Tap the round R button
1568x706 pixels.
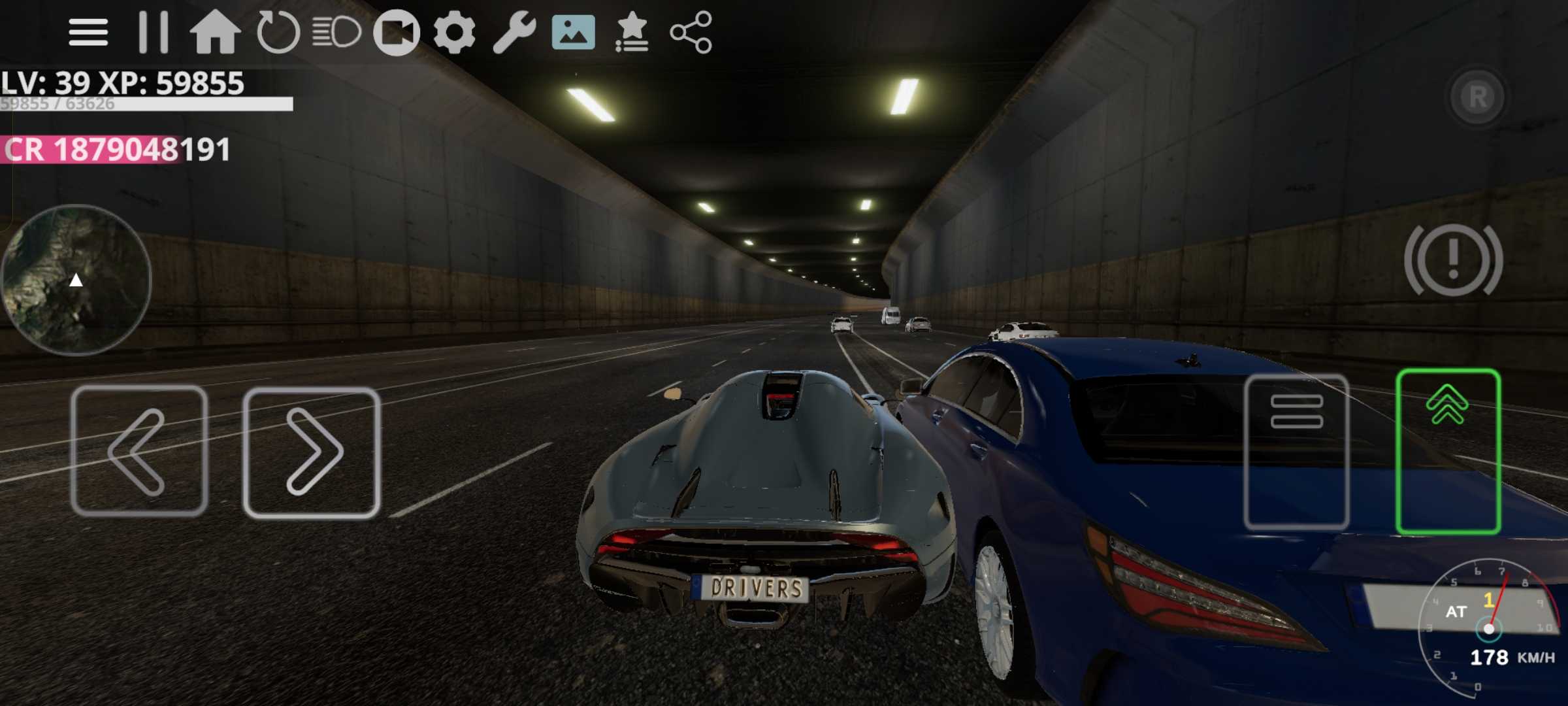[1477, 97]
